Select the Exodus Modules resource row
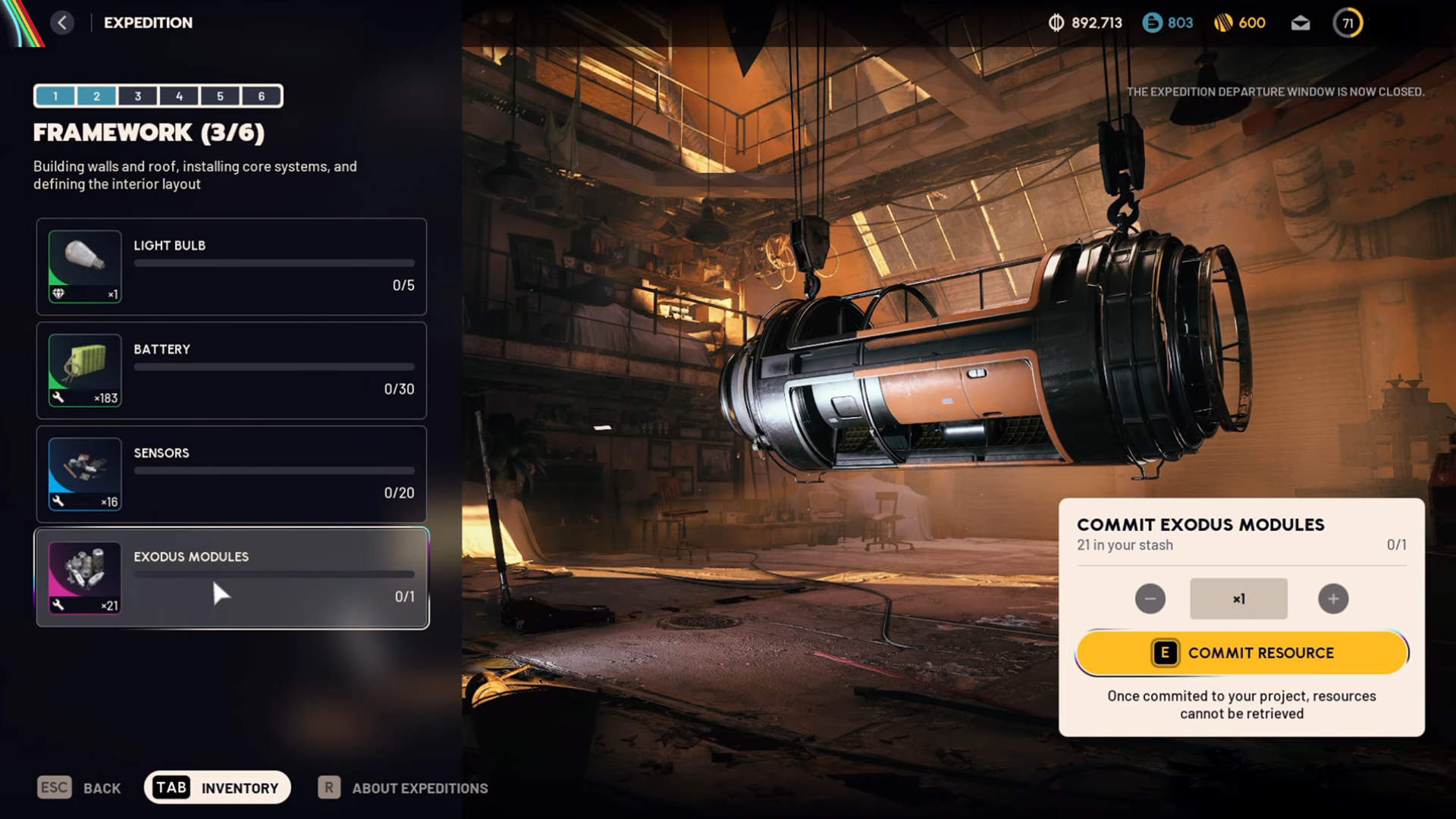Viewport: 1456px width, 819px height. click(231, 579)
